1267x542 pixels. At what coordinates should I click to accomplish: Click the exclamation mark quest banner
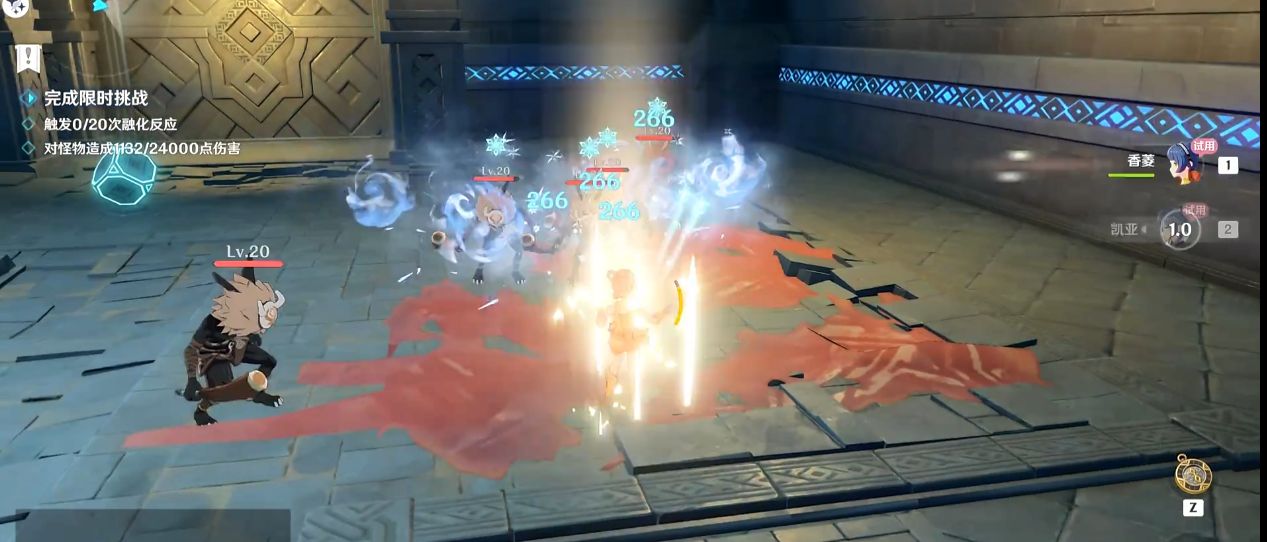click(27, 57)
